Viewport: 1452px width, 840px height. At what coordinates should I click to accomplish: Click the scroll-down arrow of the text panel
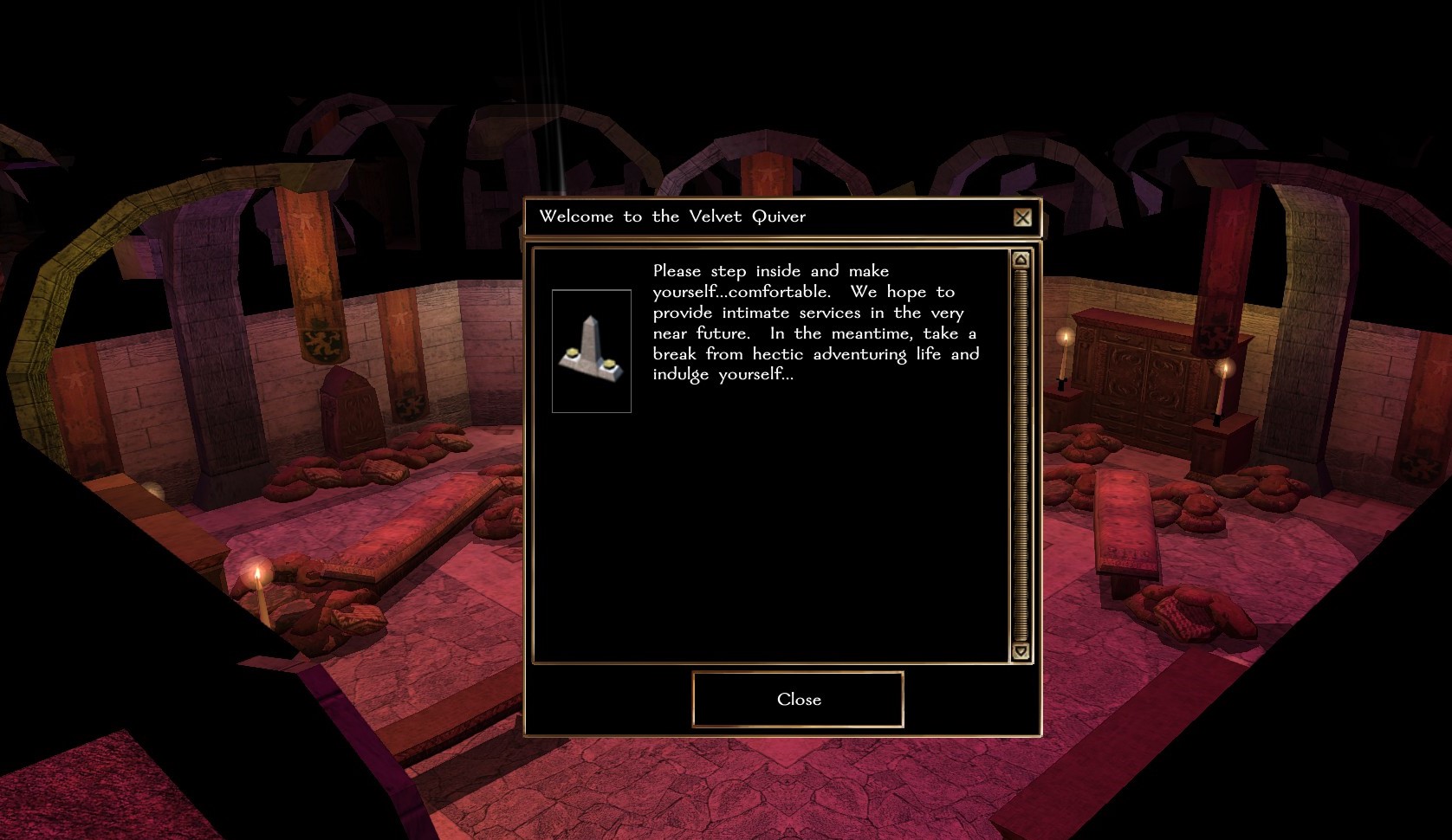[x=1021, y=651]
